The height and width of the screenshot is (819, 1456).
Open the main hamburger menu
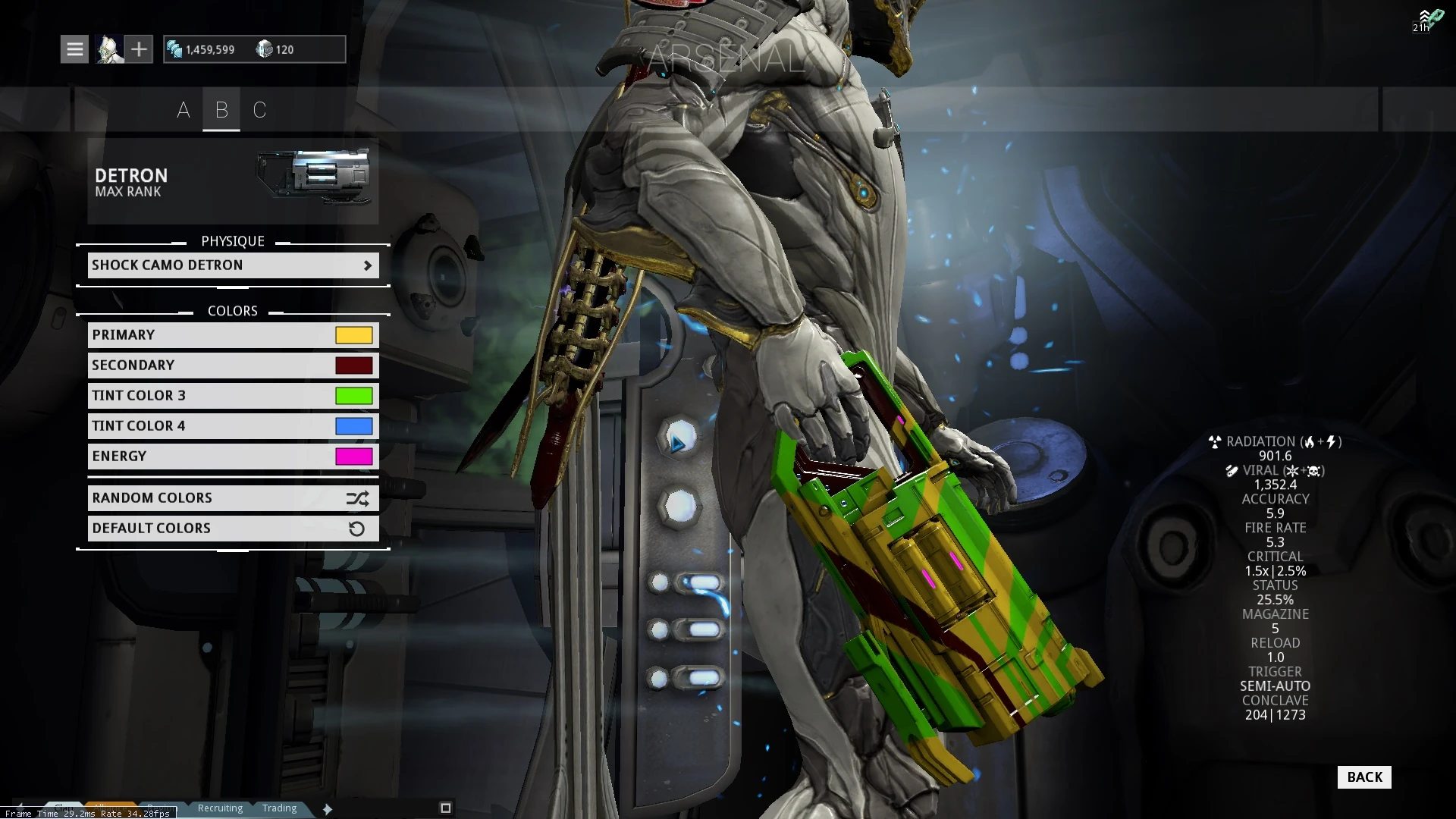74,49
